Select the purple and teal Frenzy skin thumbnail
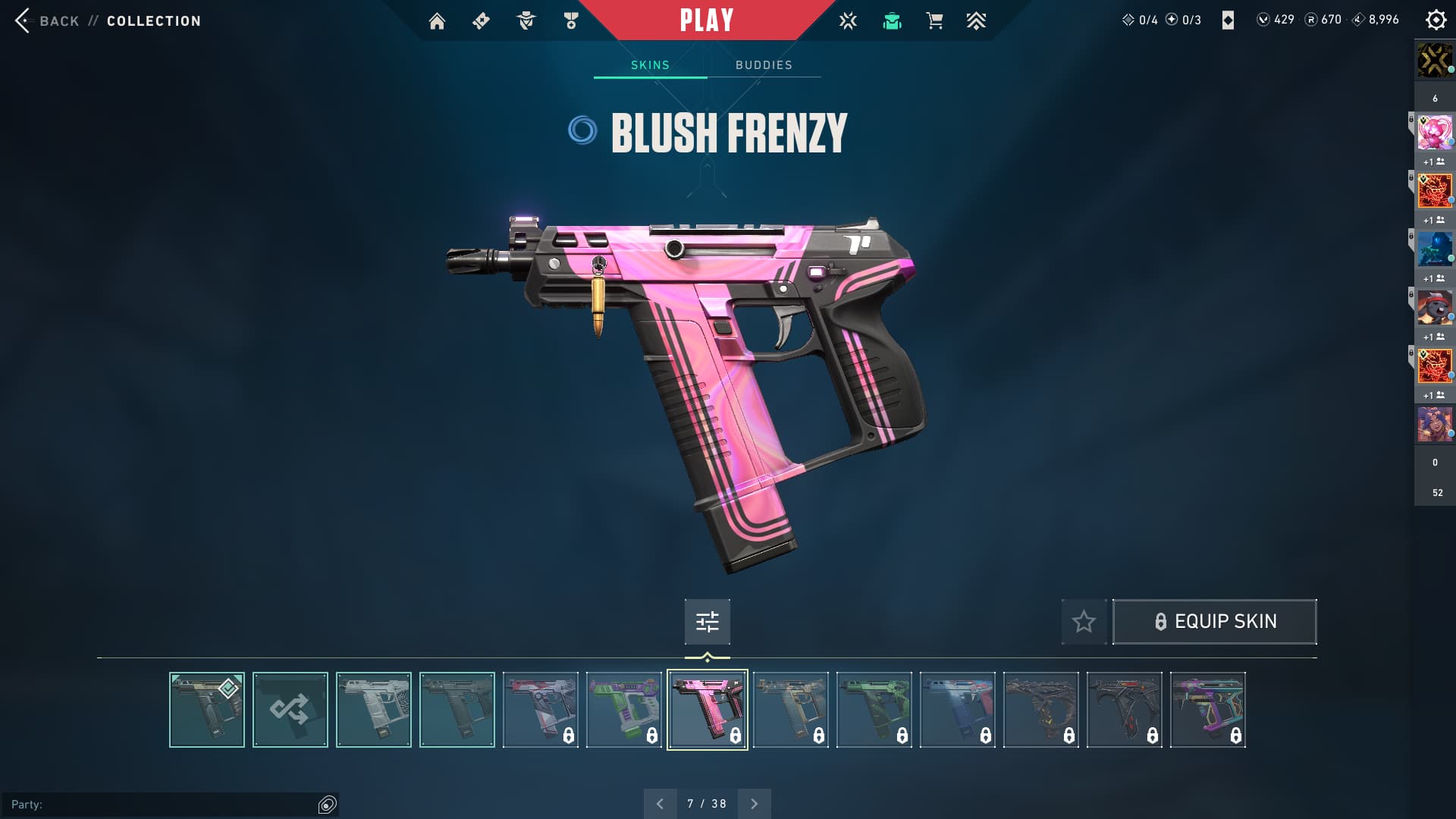The height and width of the screenshot is (819, 1456). [x=1208, y=710]
